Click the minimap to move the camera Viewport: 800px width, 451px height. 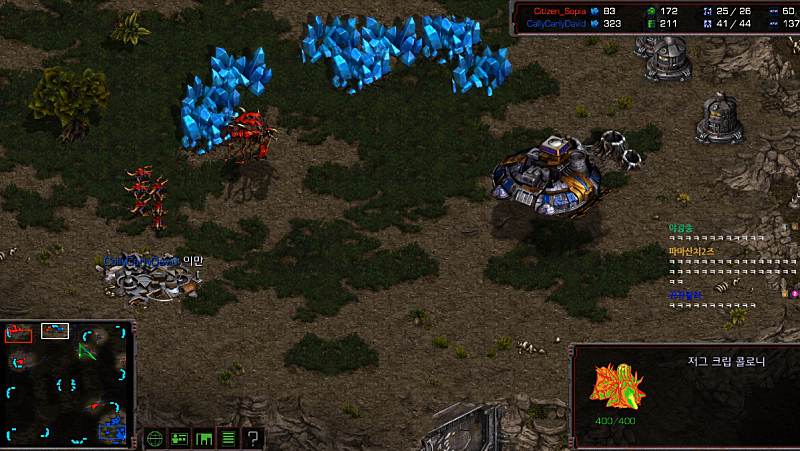pyautogui.click(x=67, y=384)
